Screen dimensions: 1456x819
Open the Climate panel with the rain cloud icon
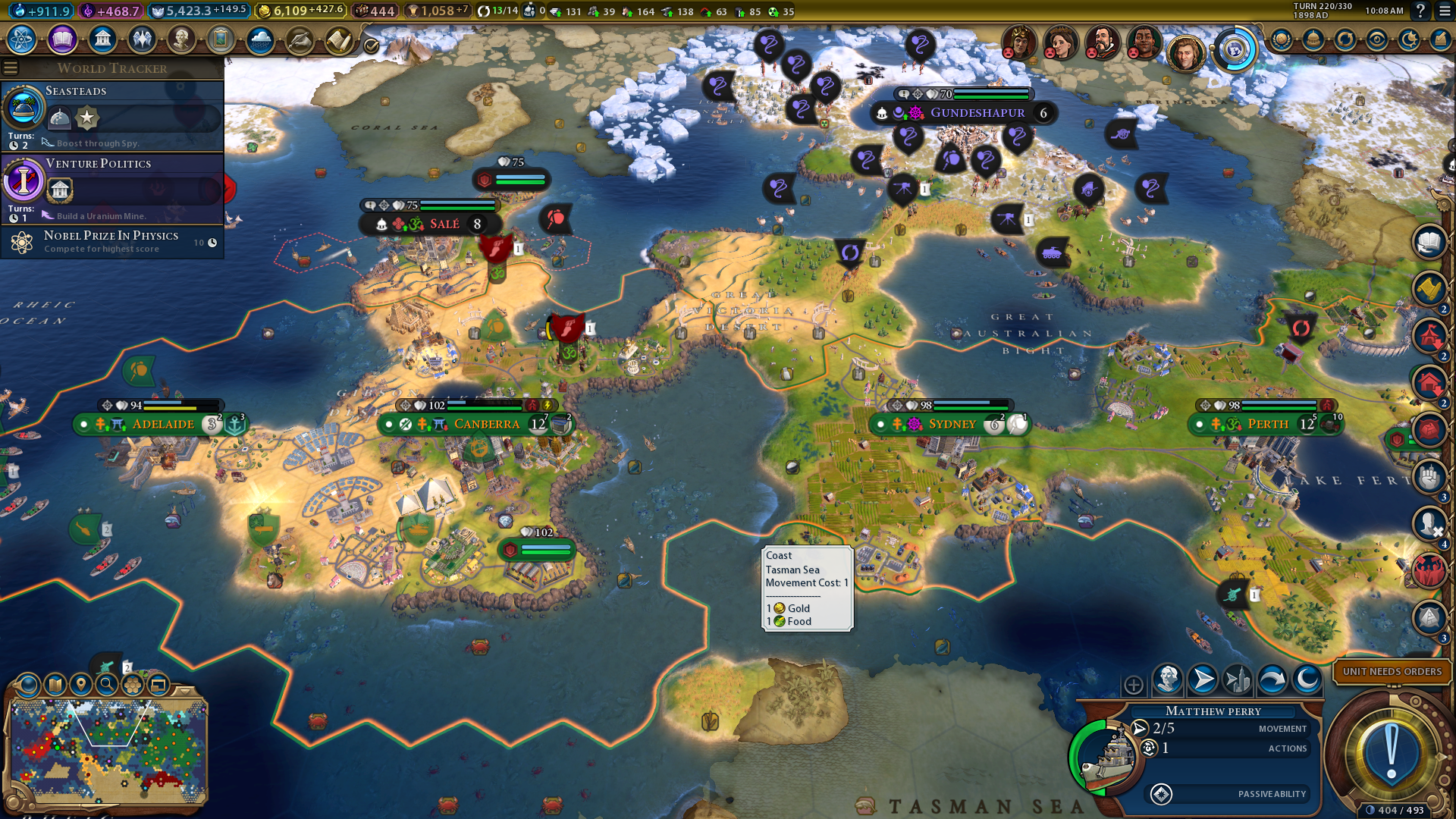coord(260,39)
